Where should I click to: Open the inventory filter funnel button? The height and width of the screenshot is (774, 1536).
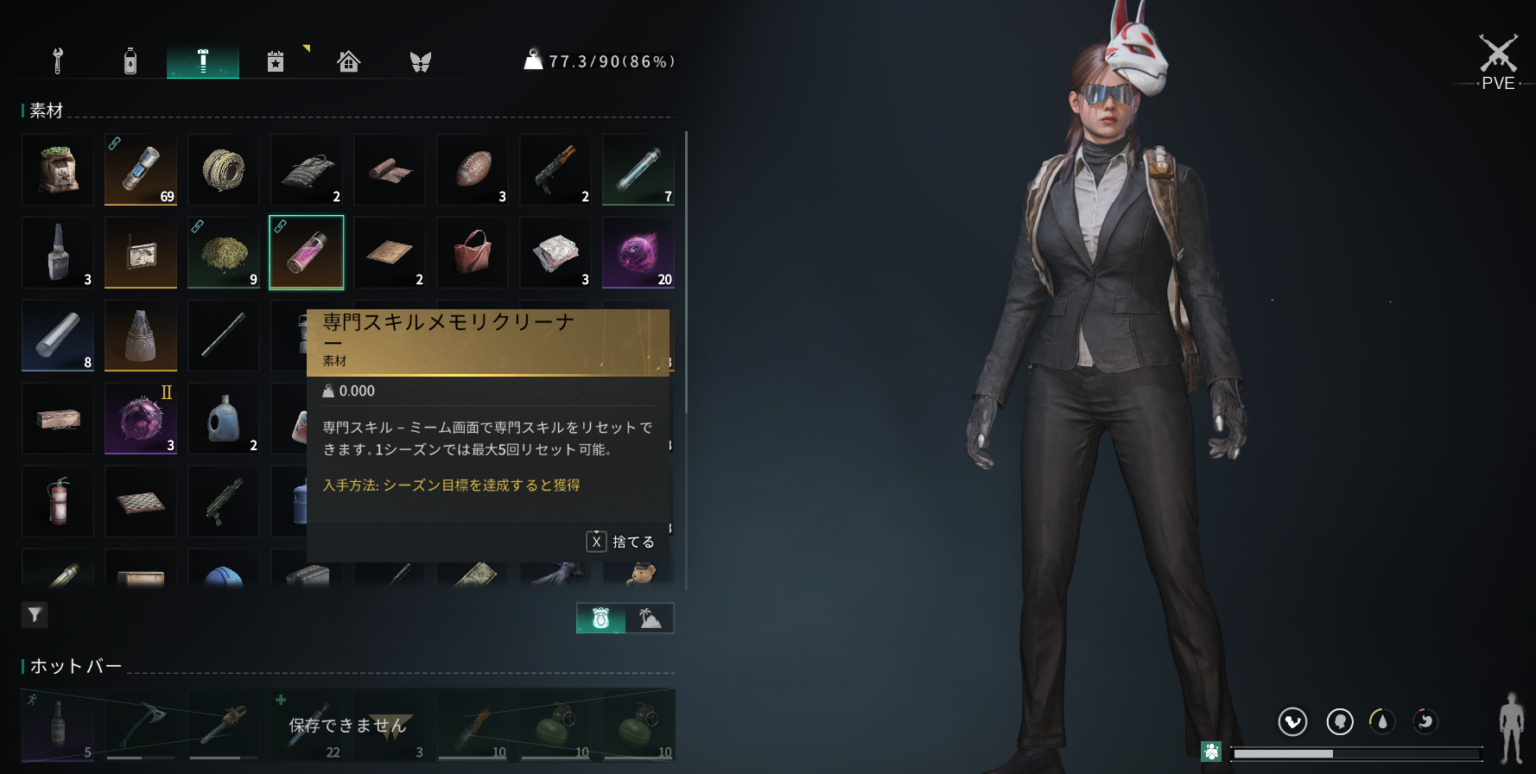35,615
